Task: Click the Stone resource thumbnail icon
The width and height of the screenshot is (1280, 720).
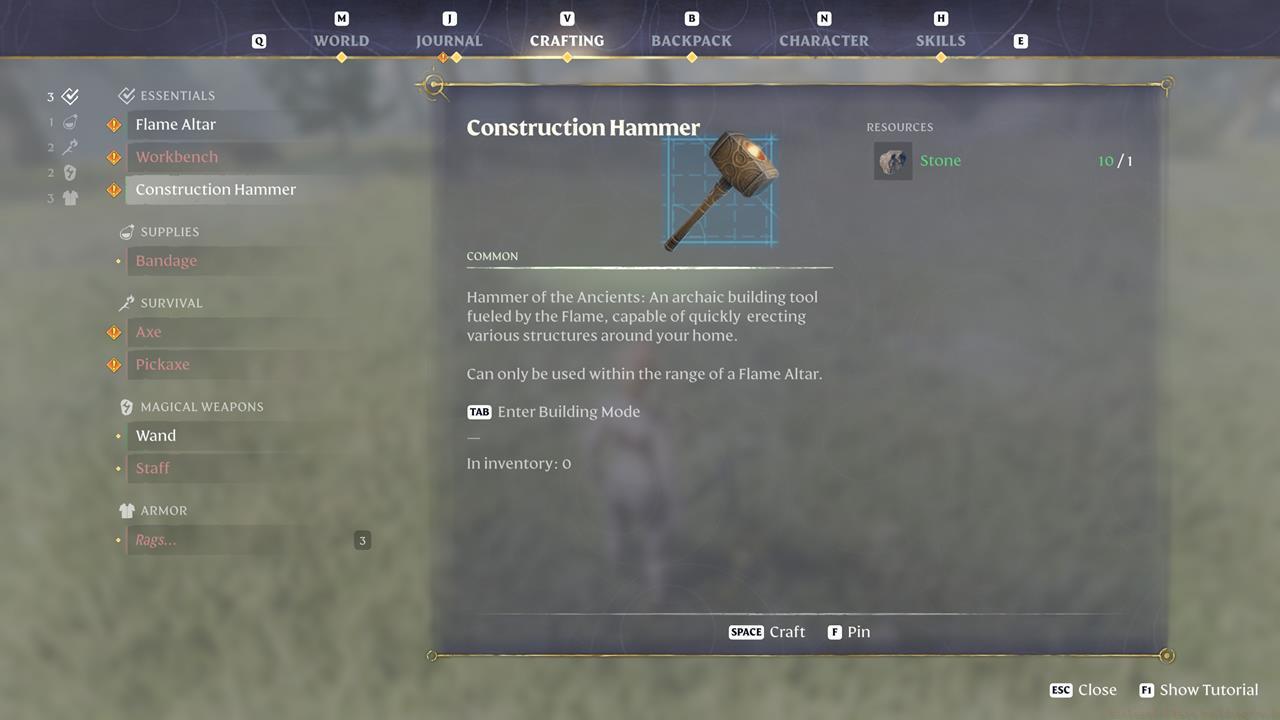Action: point(893,160)
